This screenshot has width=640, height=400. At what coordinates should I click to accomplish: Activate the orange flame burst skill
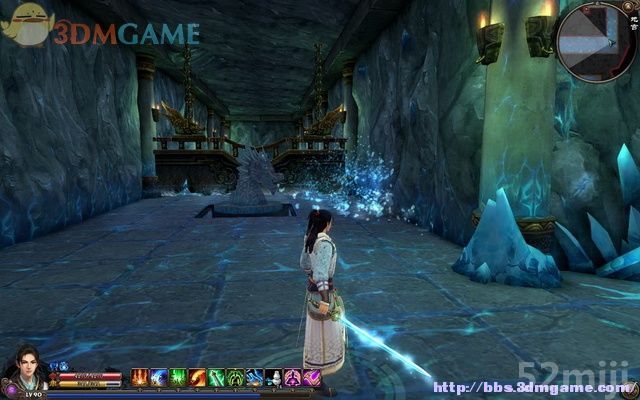(140, 377)
